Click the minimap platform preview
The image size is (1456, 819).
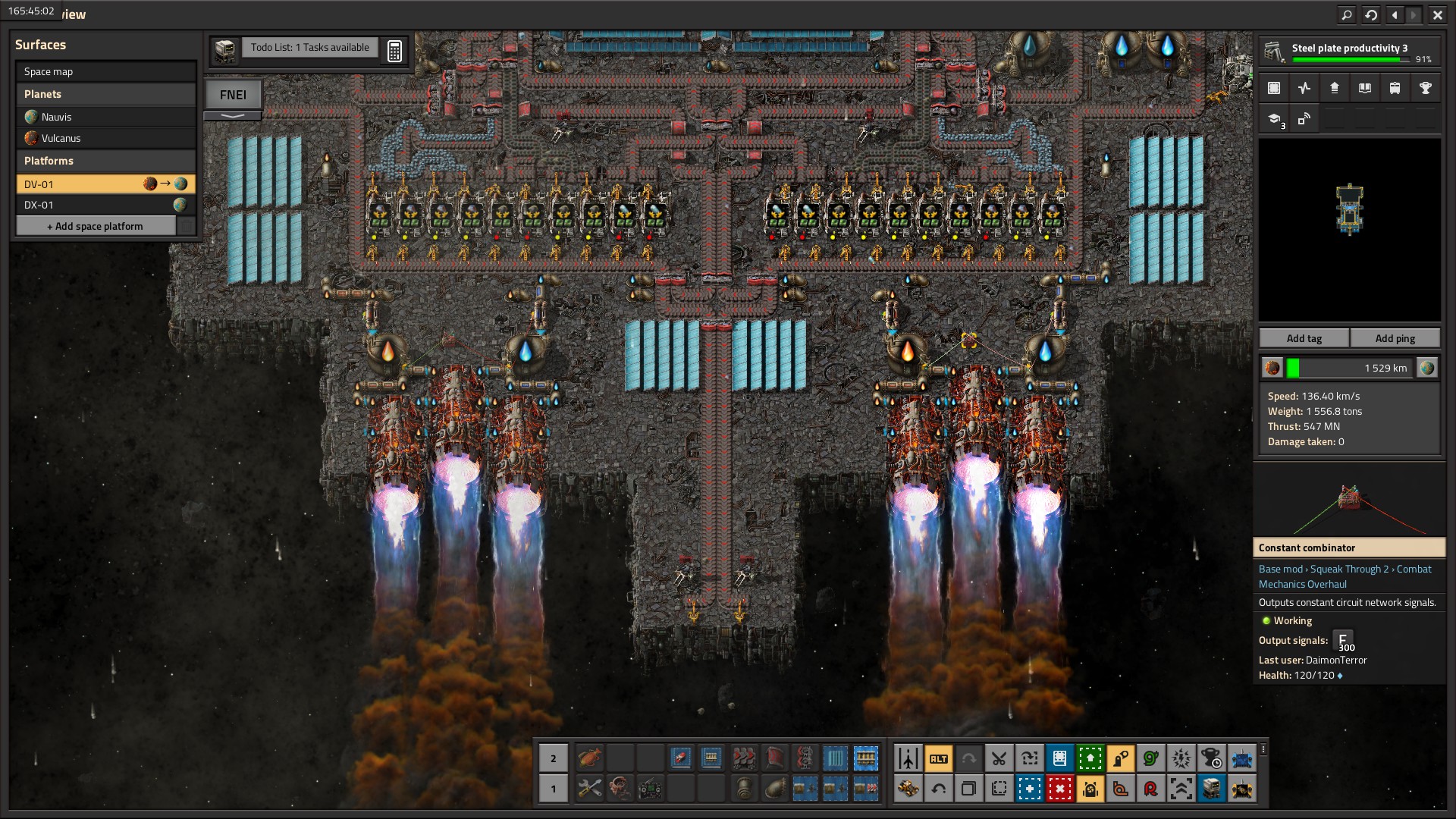pos(1350,209)
